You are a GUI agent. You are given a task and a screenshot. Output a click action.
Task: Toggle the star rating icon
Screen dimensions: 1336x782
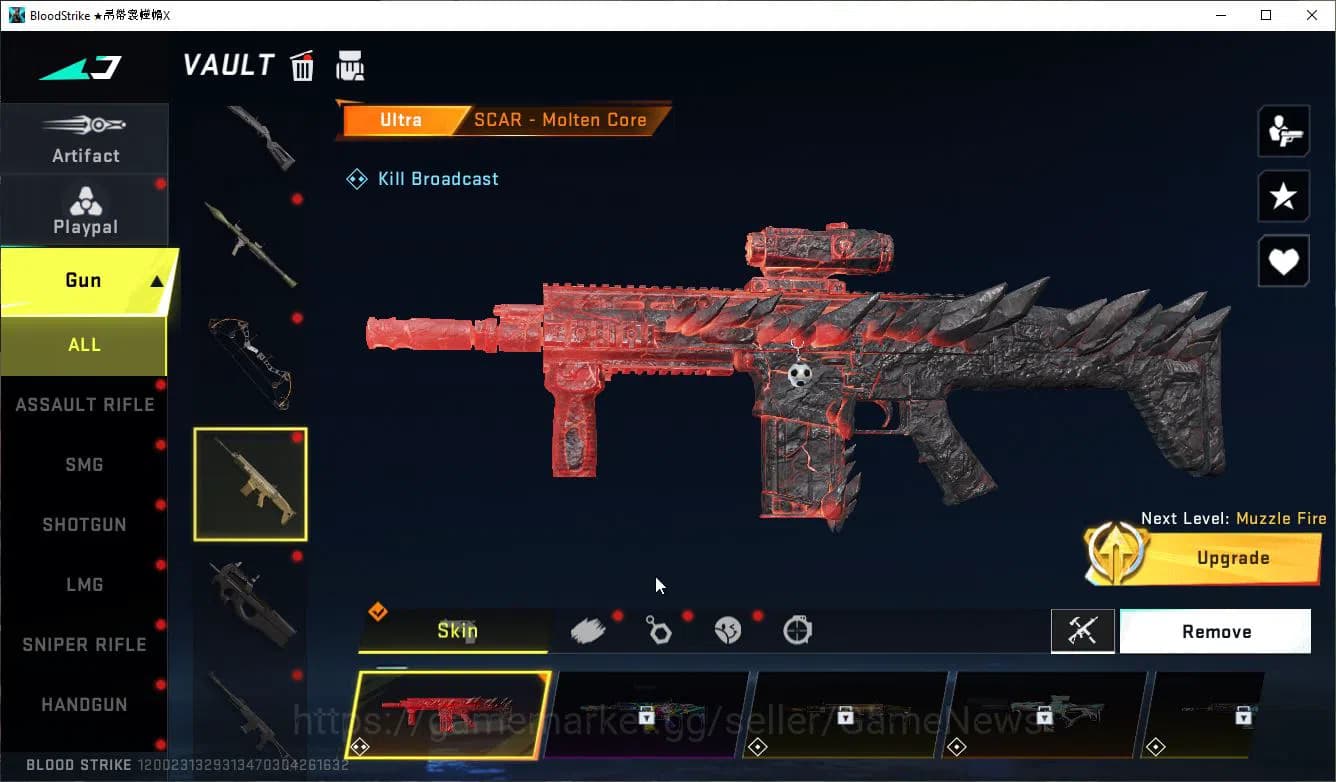tap(1283, 196)
